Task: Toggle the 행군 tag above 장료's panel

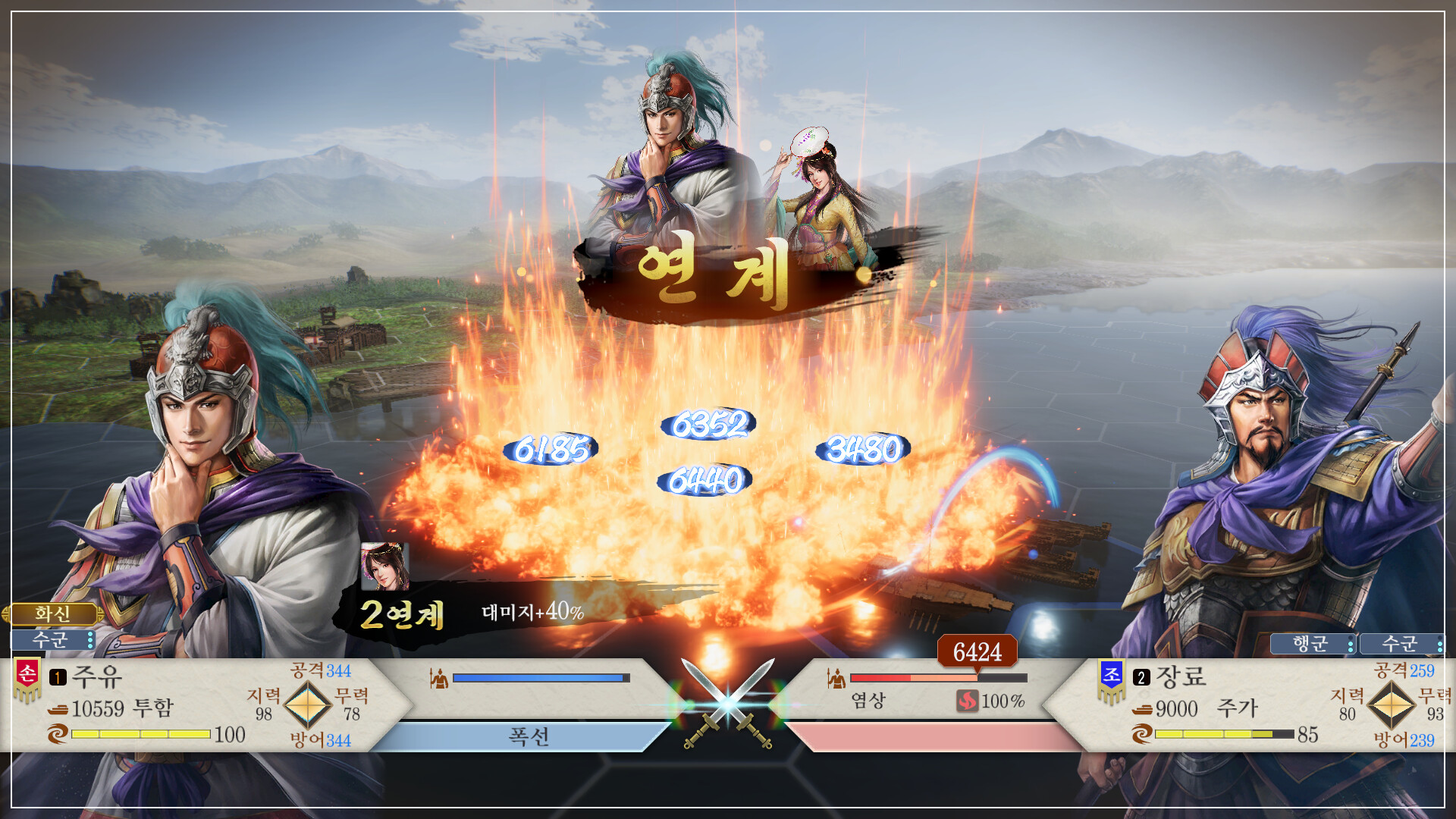Action: coord(1311,645)
